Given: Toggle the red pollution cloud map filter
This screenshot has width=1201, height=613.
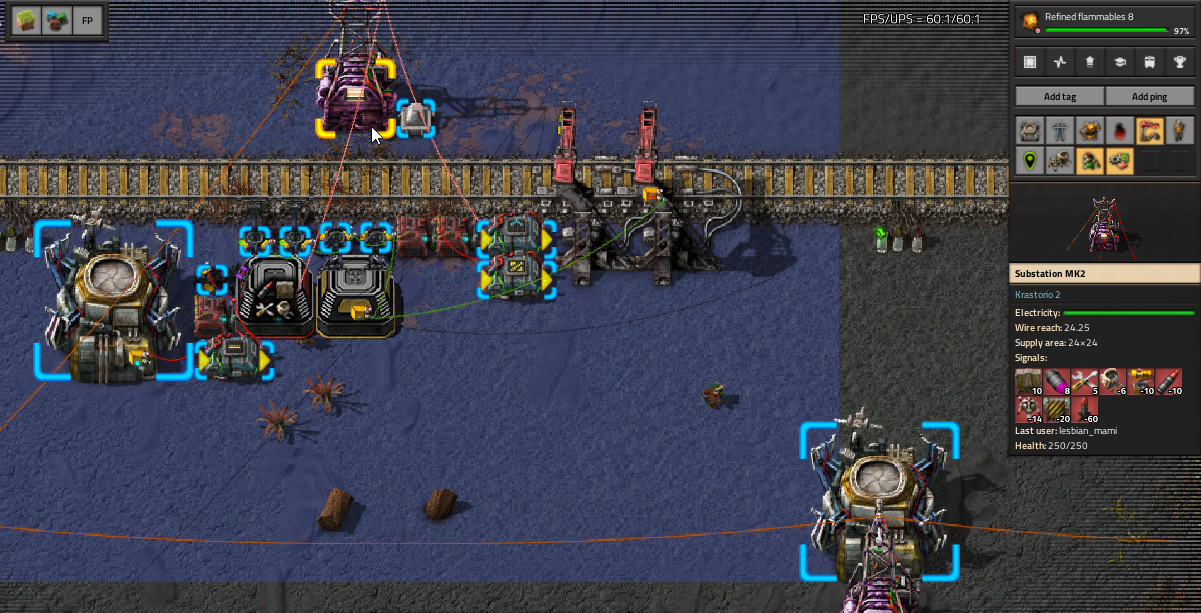Looking at the screenshot, I should coord(1120,131).
